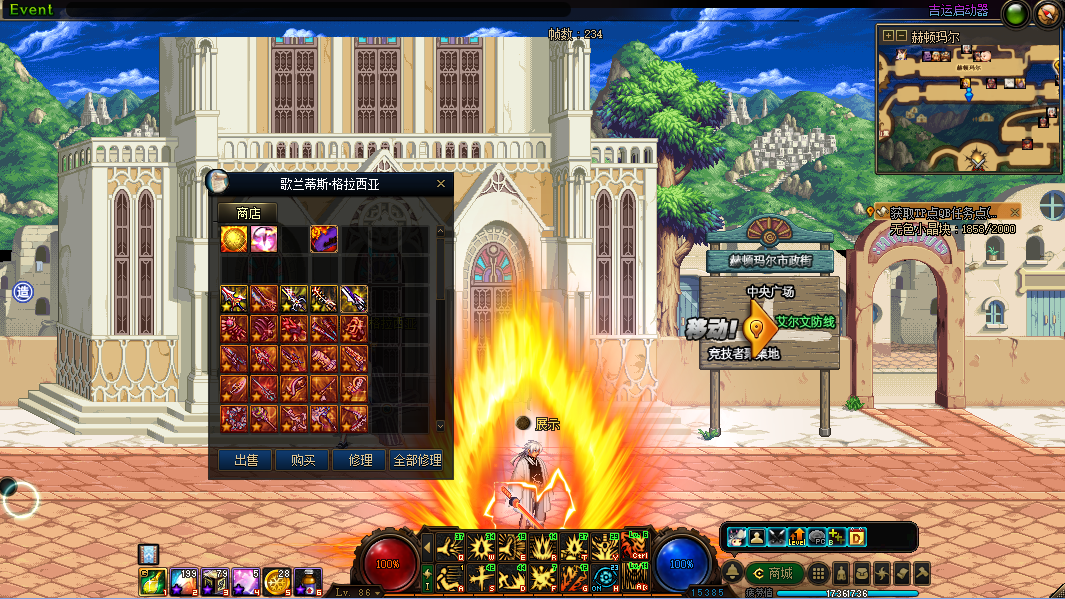Select the purple creature shop item
This screenshot has height=599, width=1065.
coord(324,239)
